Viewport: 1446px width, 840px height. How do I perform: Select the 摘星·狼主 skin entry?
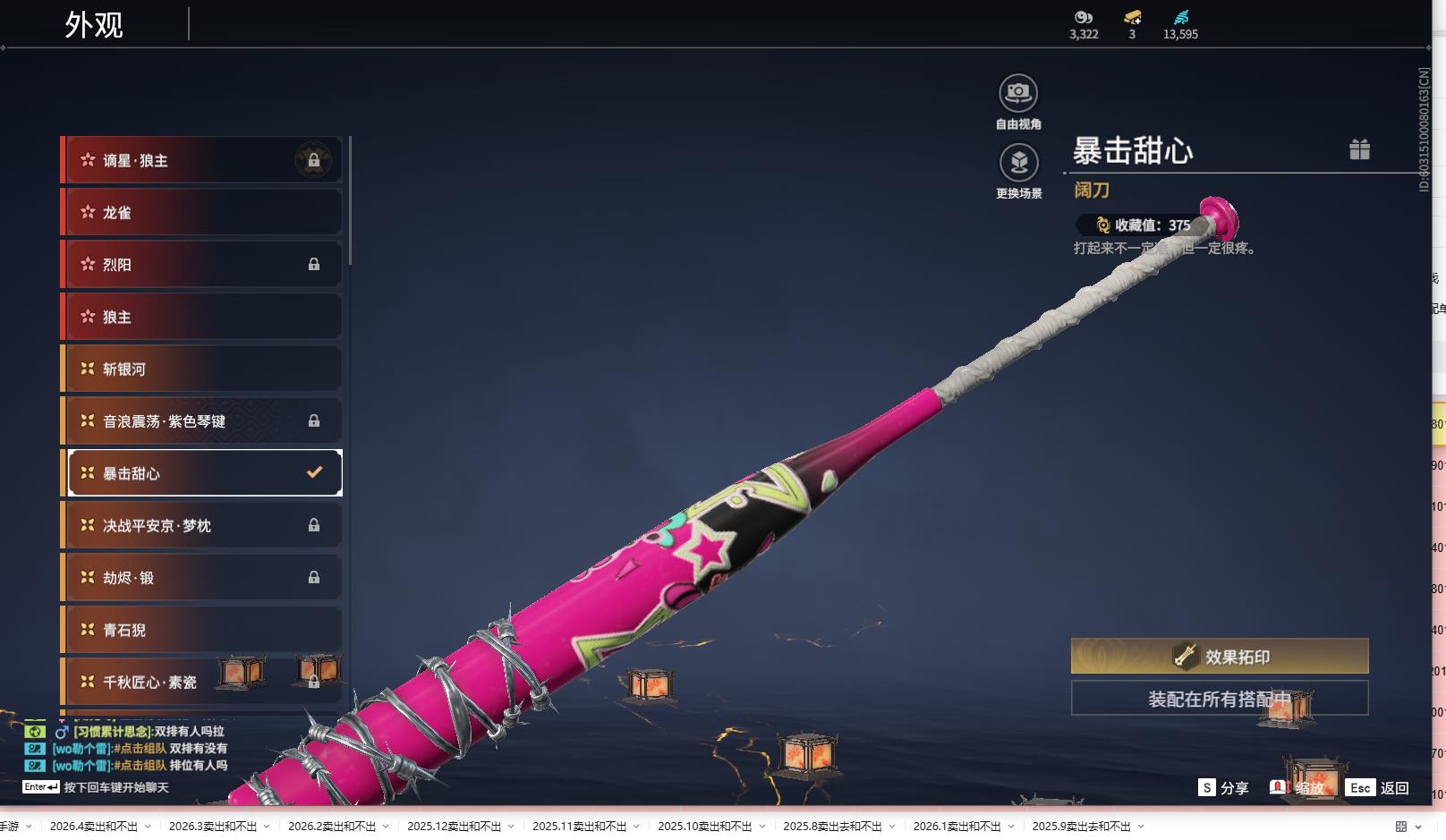point(202,161)
